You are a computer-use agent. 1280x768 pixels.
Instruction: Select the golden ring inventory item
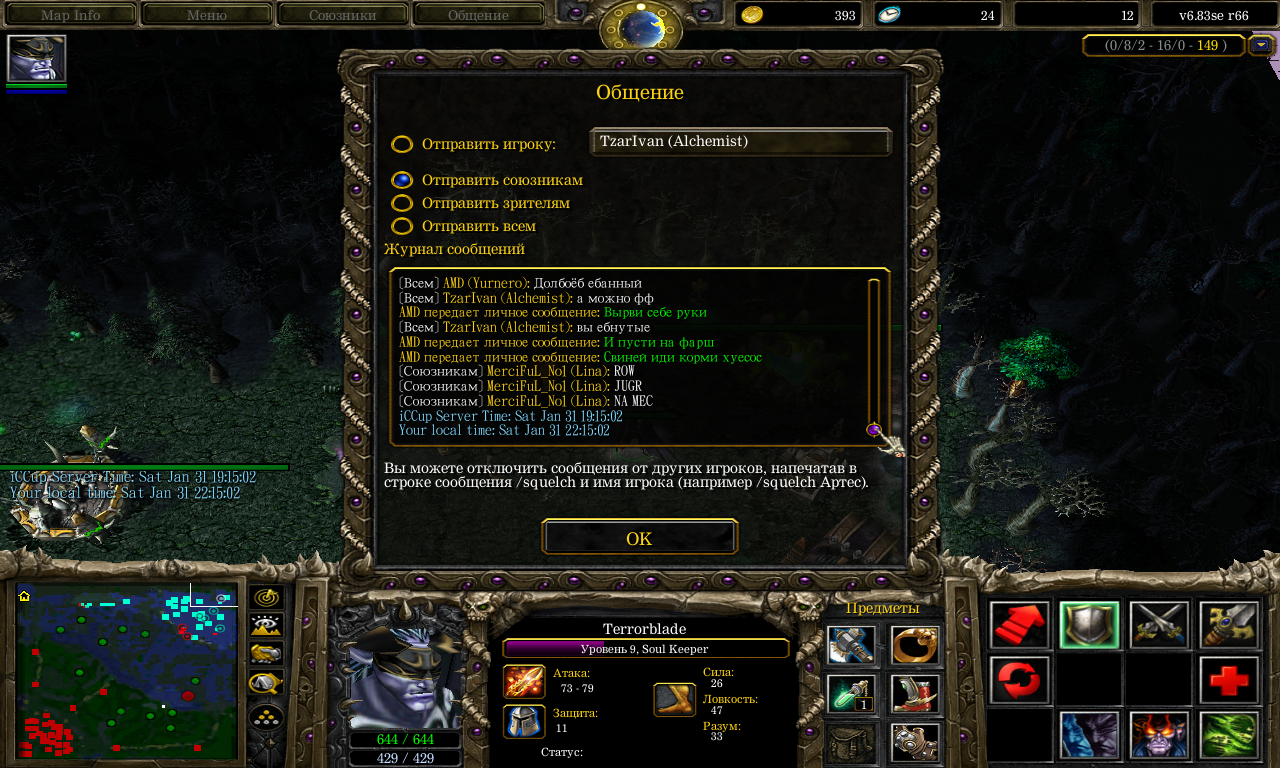(914, 645)
